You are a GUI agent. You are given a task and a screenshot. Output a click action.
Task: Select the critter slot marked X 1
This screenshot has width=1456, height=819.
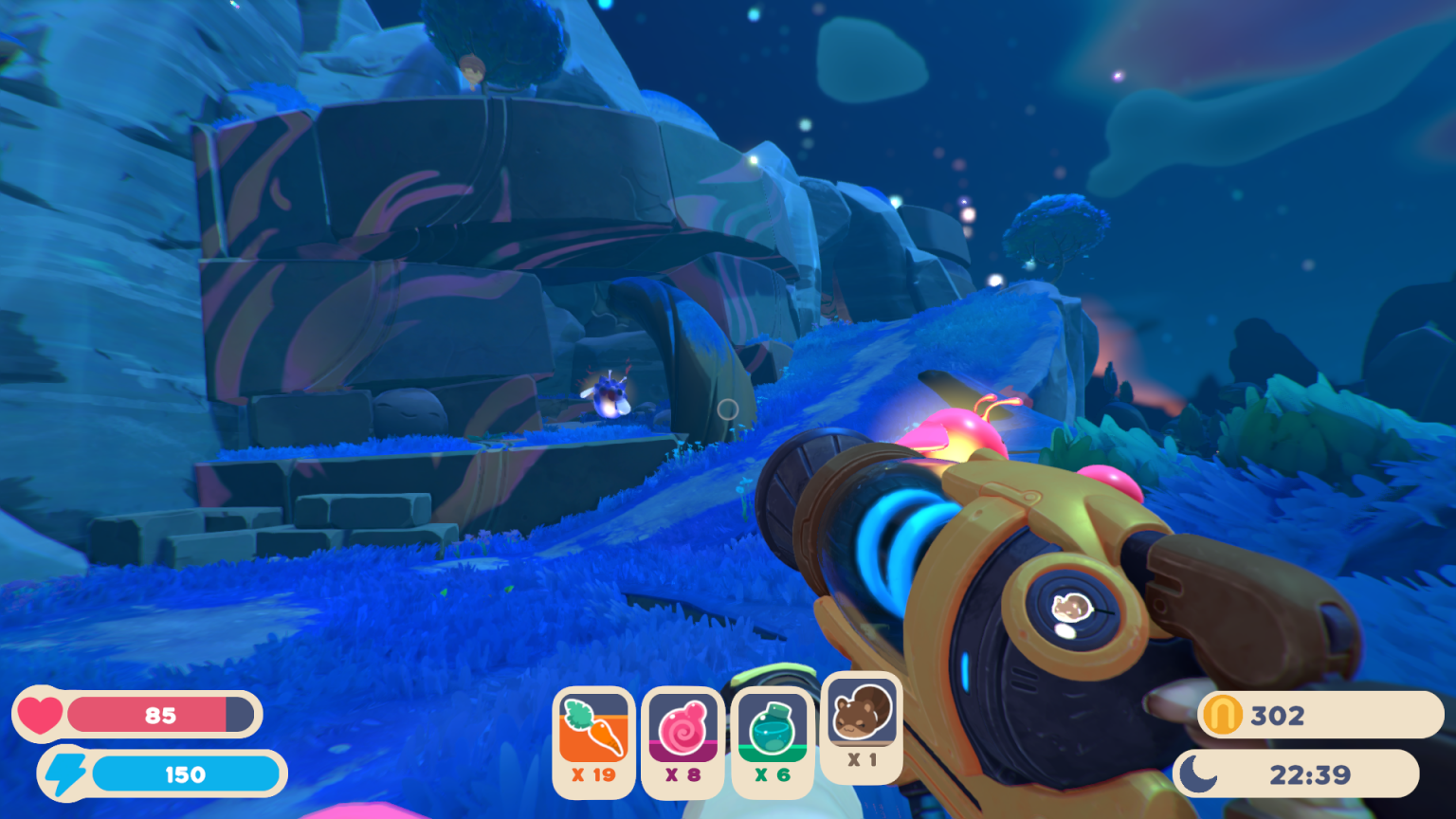coord(861,725)
